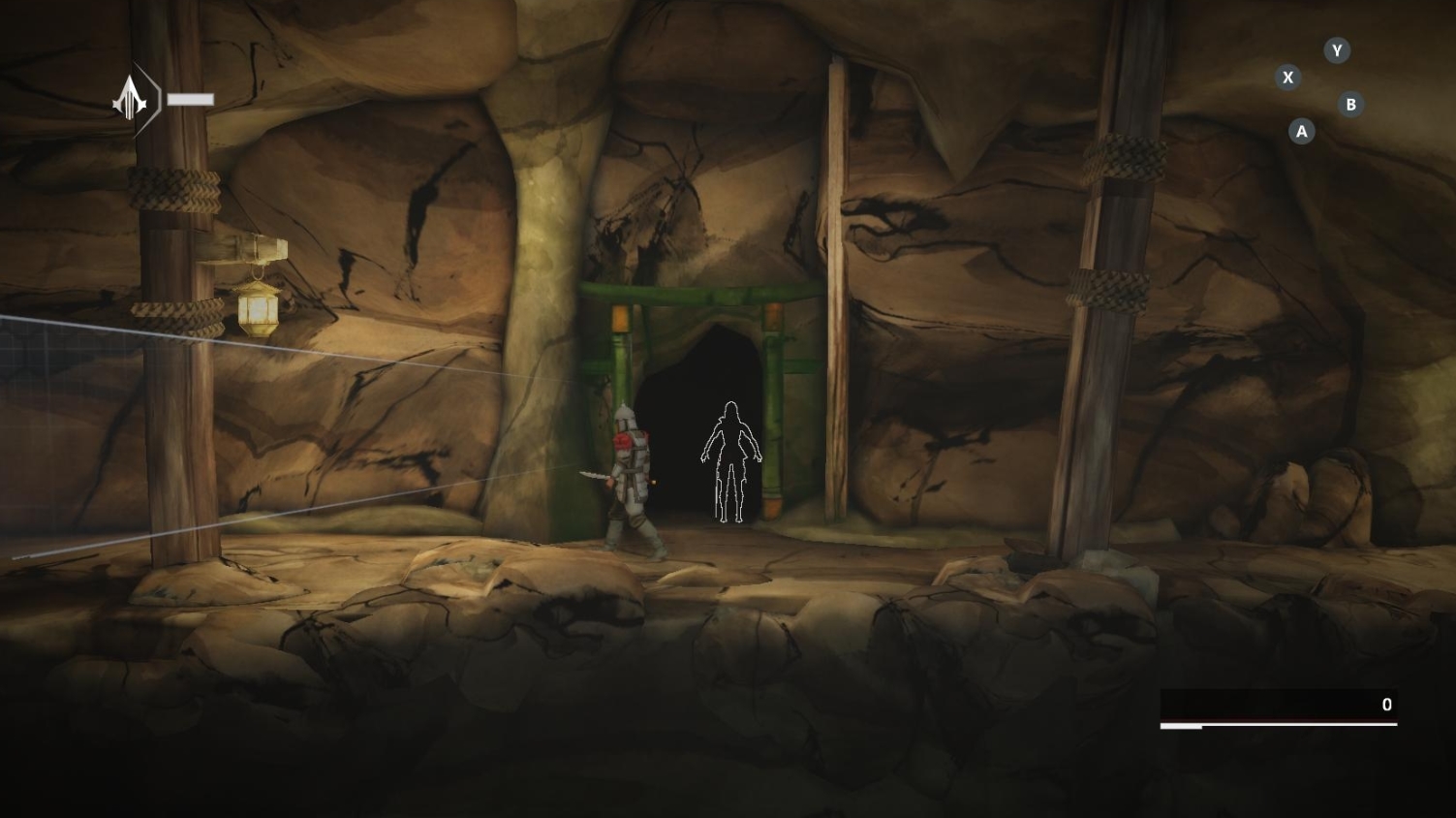1456x818 pixels.
Task: Select the A button prompt icon
Action: click(x=1301, y=132)
